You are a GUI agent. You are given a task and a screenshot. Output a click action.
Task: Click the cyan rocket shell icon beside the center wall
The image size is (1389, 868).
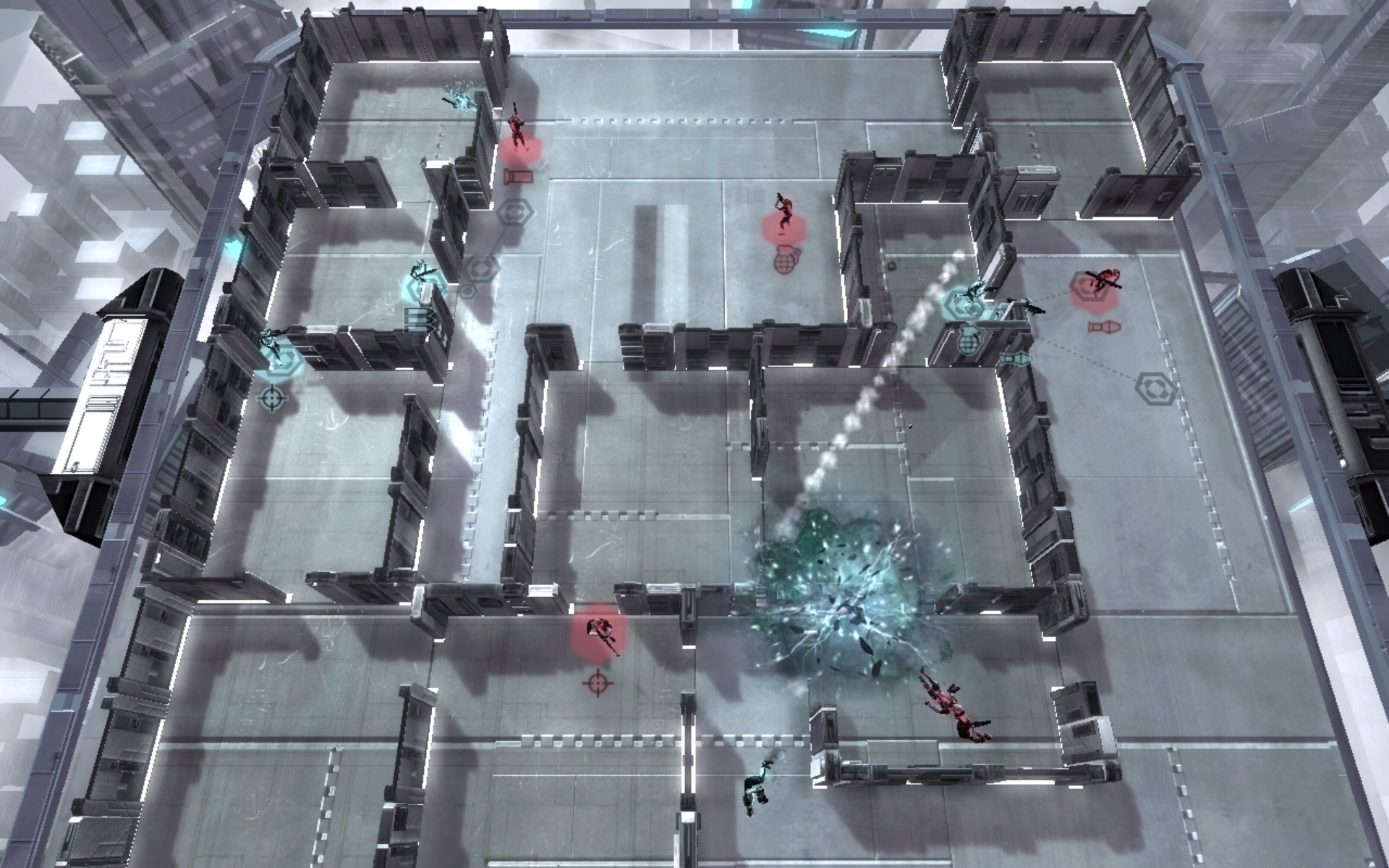(x=1016, y=359)
